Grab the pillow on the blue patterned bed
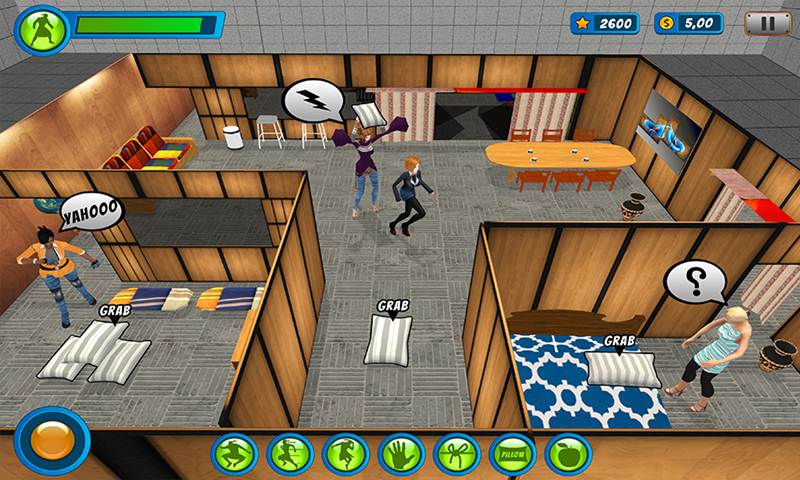 point(621,366)
